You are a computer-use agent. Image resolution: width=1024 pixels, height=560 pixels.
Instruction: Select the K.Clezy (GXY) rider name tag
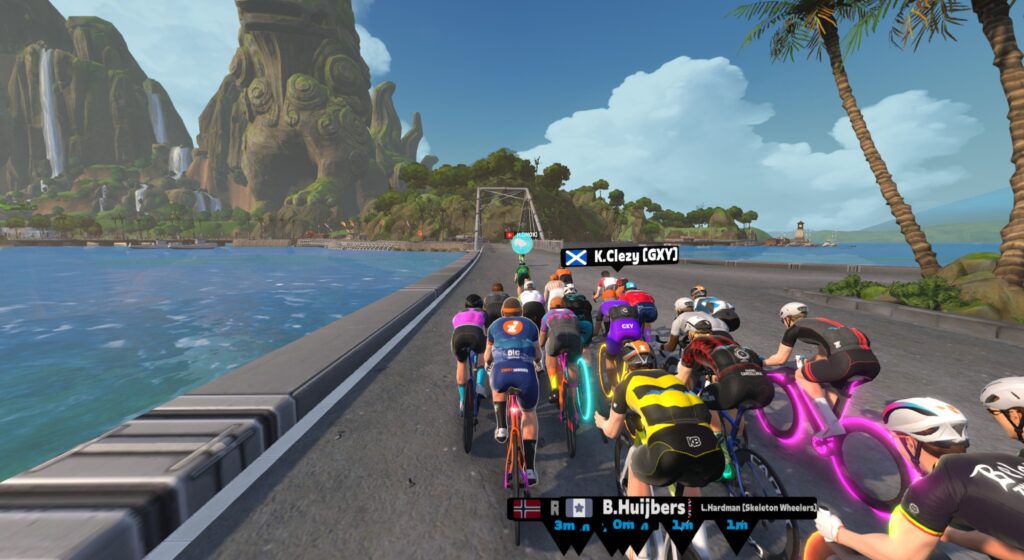coord(620,257)
